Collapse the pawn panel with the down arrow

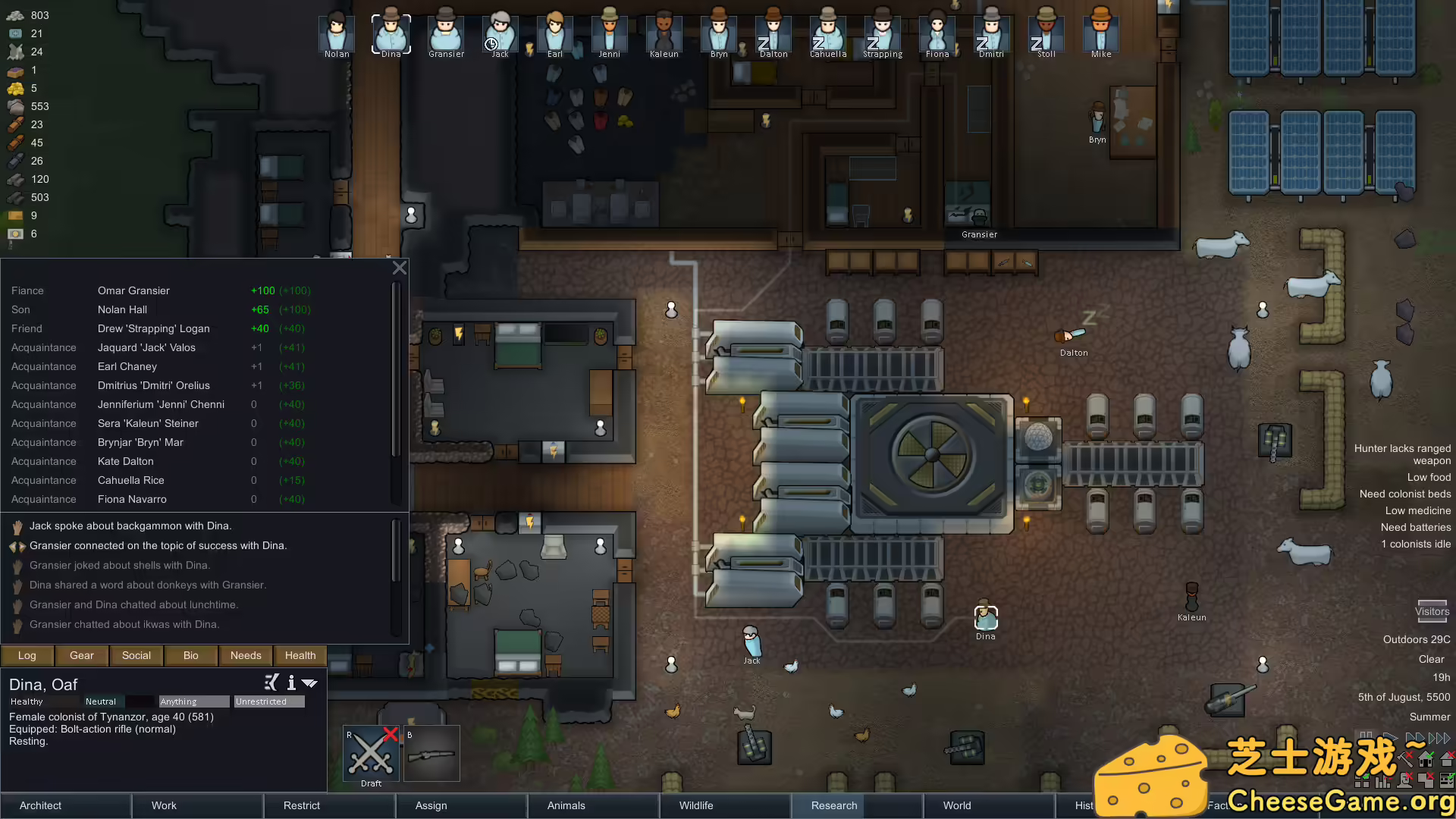pyautogui.click(x=309, y=683)
